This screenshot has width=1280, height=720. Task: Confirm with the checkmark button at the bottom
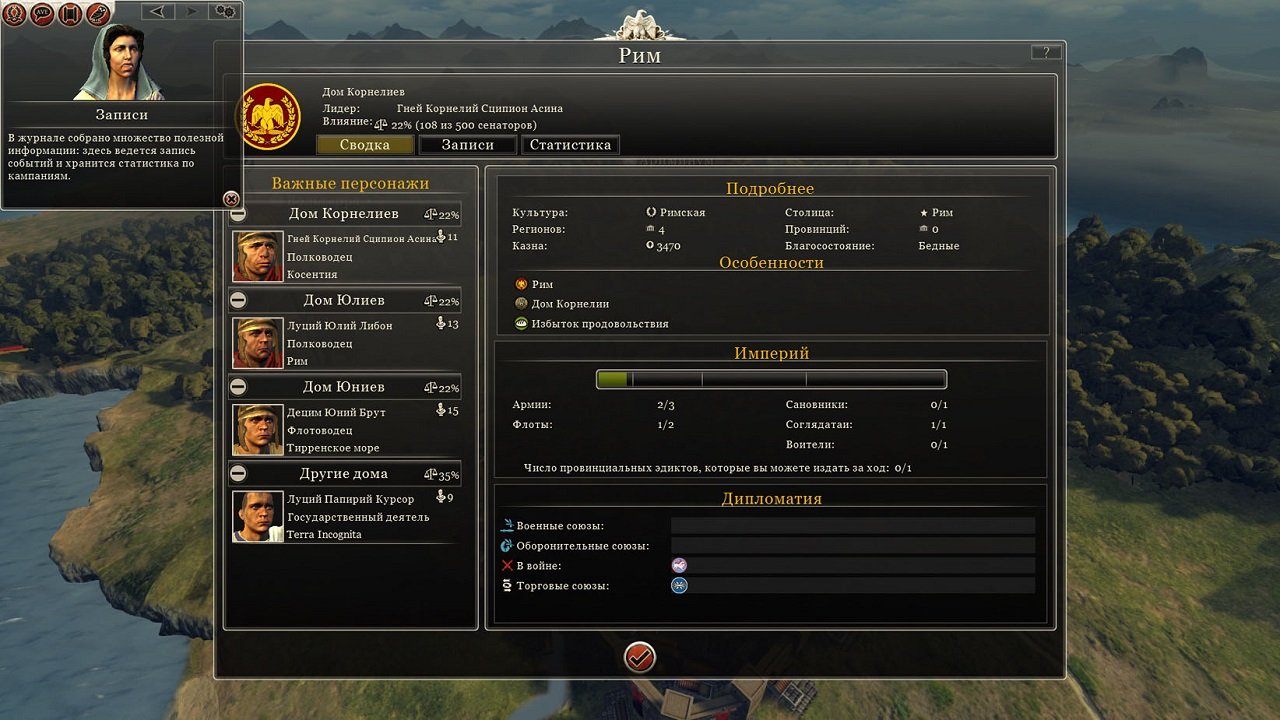coord(639,657)
